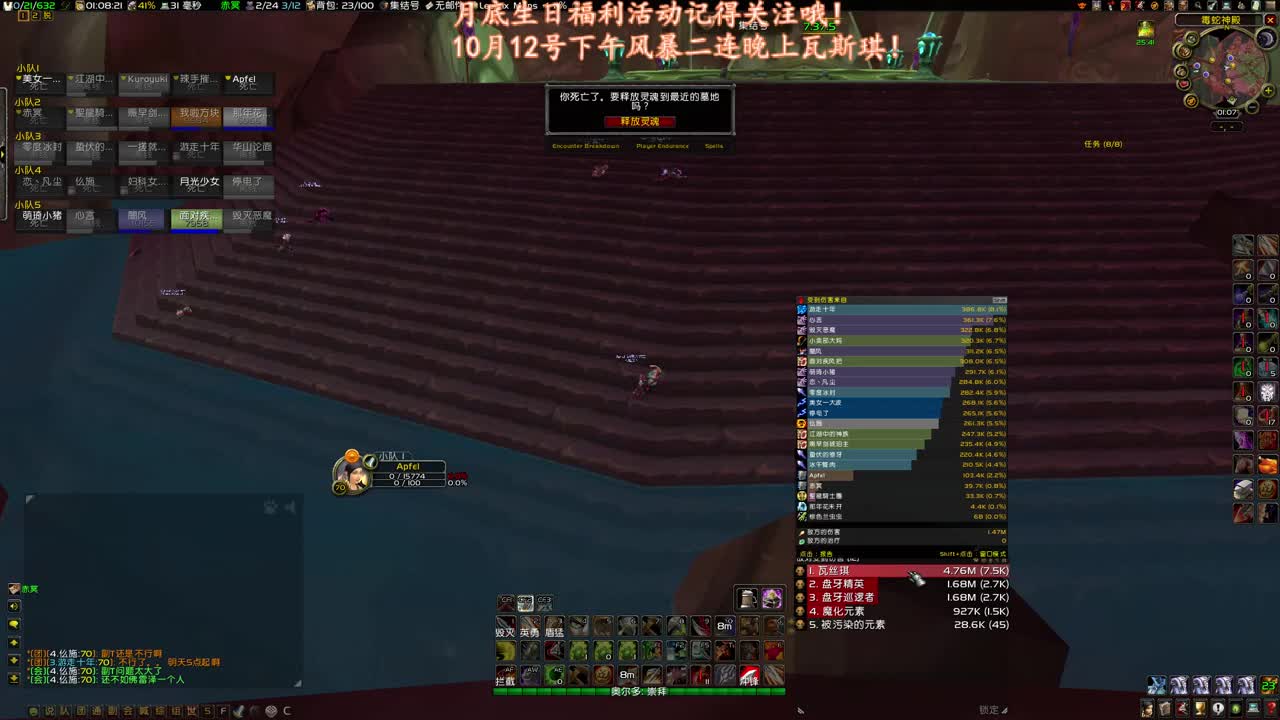
Task: Click Encounter Breakdown below the death prompt
Action: (586, 146)
